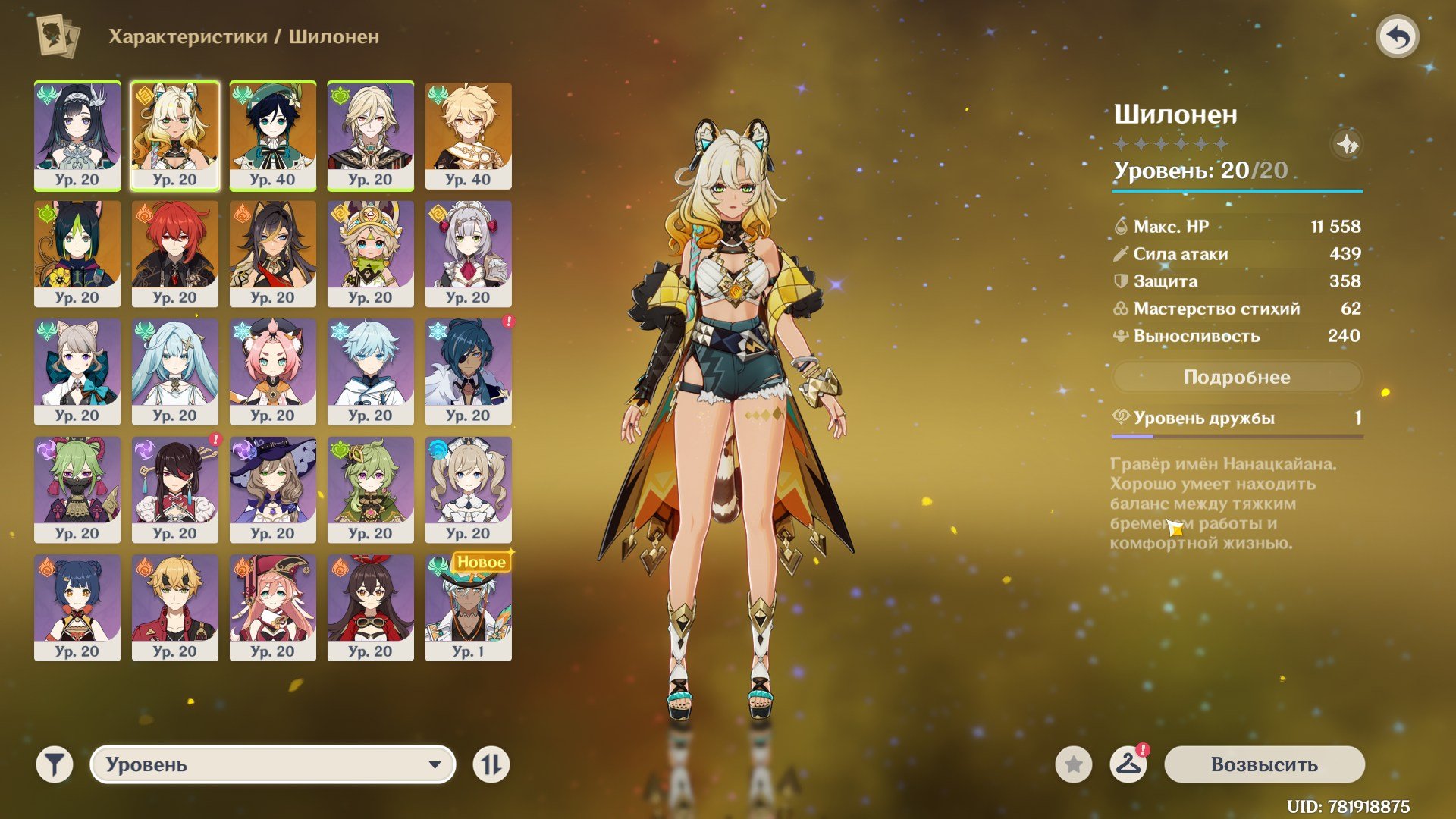Select pink-haired Diona's portrait
1456x819 pixels.
(x=272, y=372)
